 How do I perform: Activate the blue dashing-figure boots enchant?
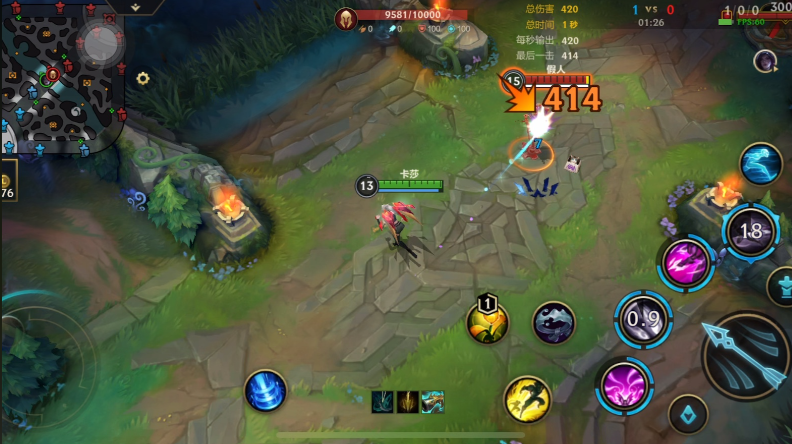point(761,164)
